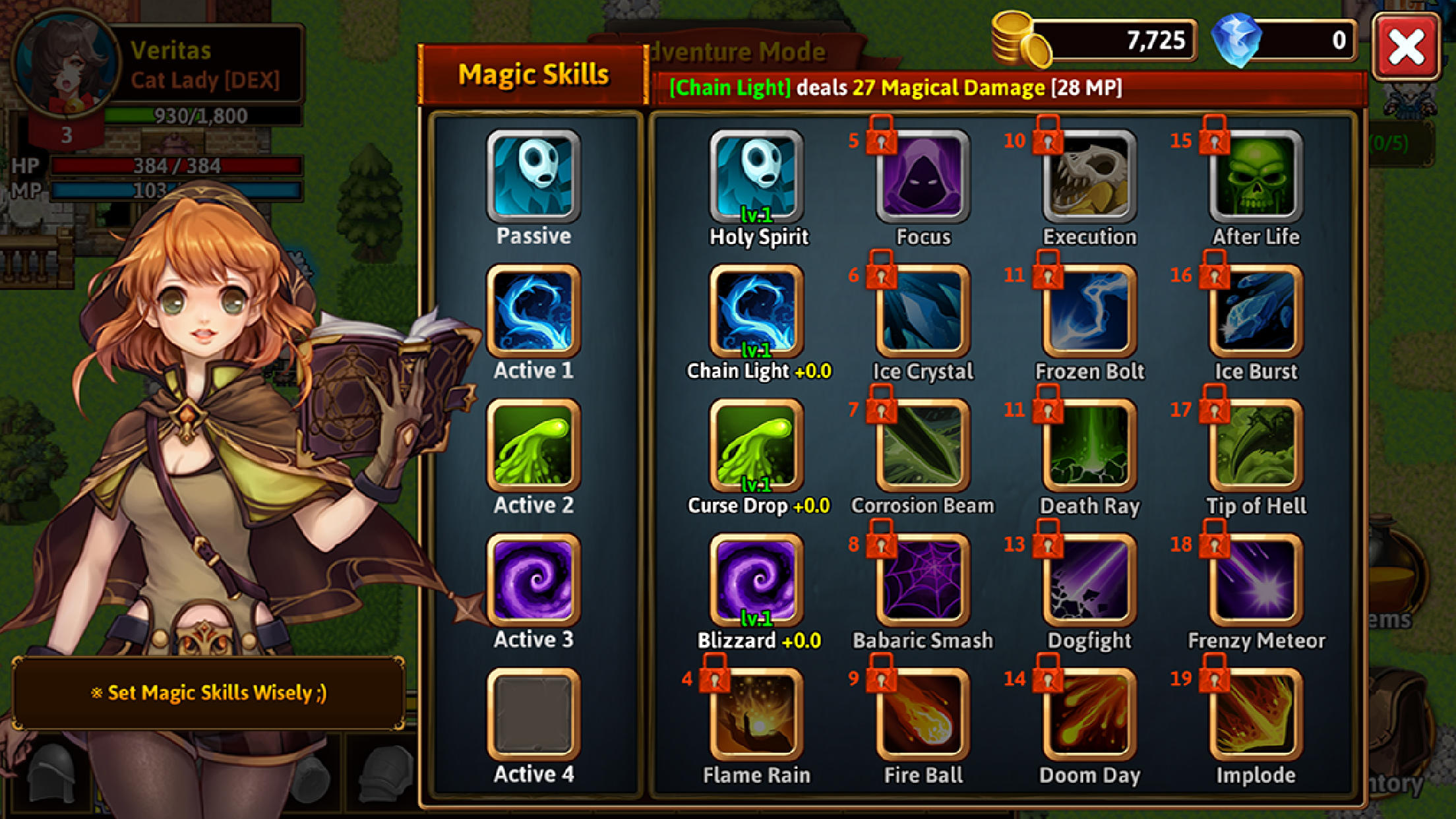Image resolution: width=1456 pixels, height=819 pixels.
Task: Click the Tip of Hell skill
Action: pos(1256,445)
